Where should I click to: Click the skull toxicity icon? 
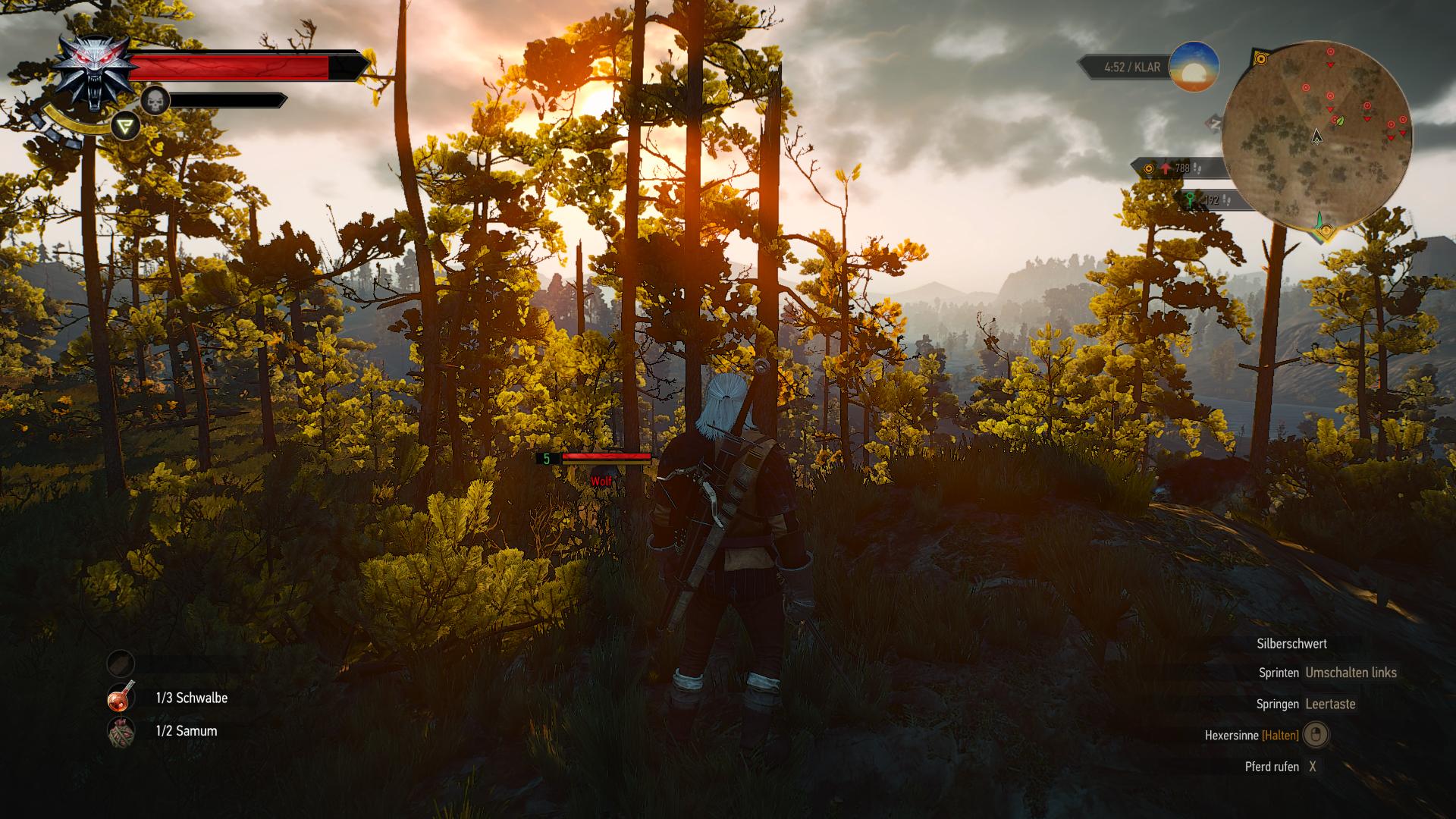(155, 100)
